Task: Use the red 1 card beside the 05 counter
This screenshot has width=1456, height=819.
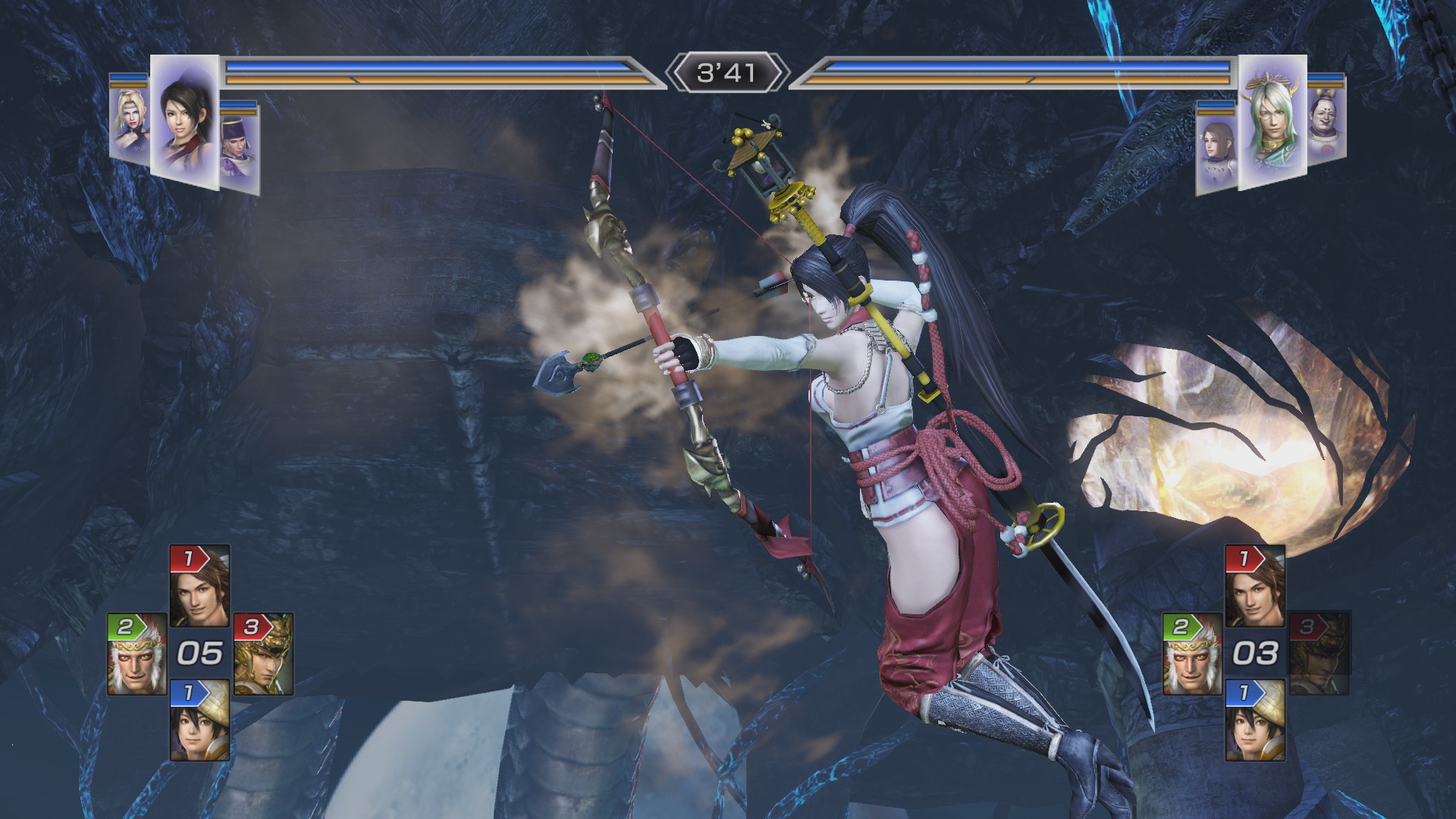Action: 199,585
